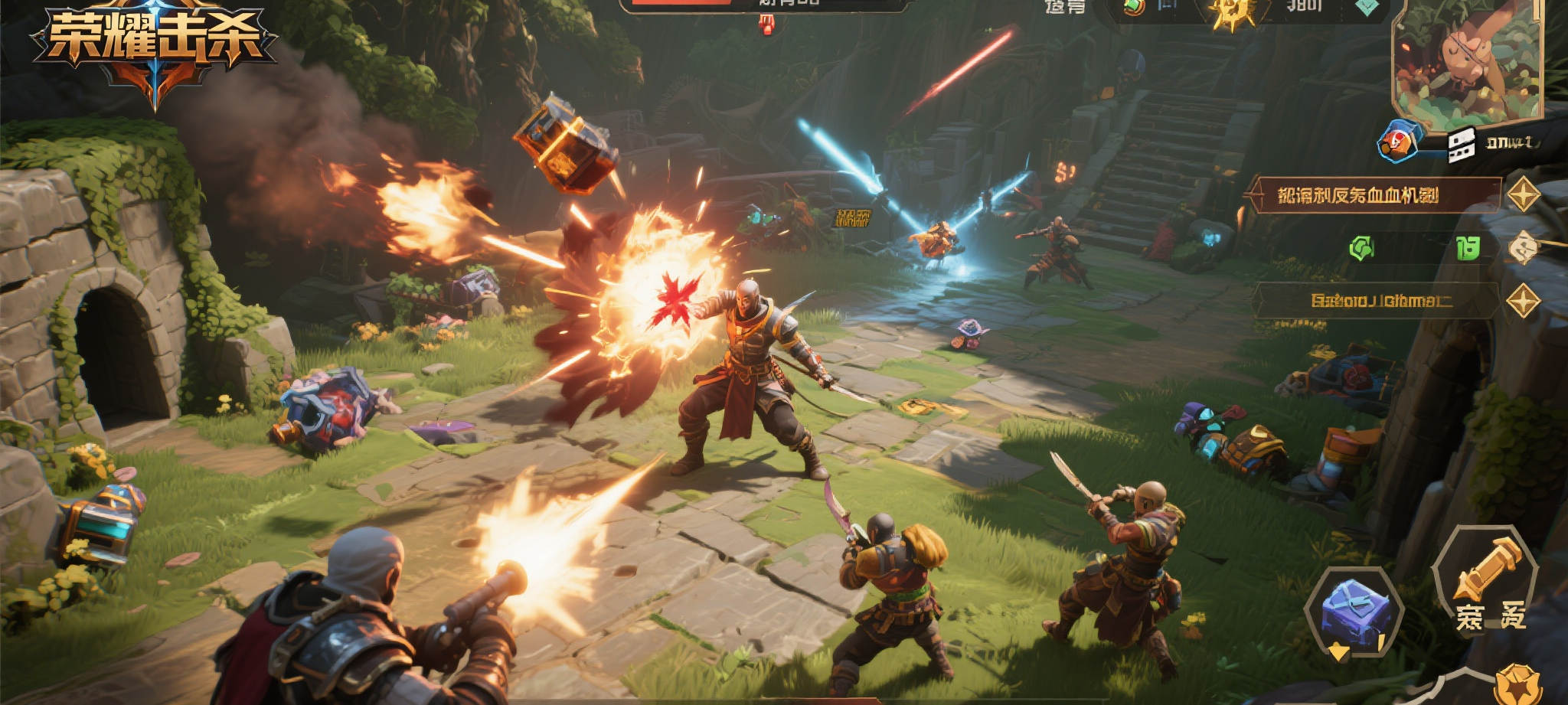Click the gold star diamond beside upper banner
Screen dimensions: 1568x705
1524,194
